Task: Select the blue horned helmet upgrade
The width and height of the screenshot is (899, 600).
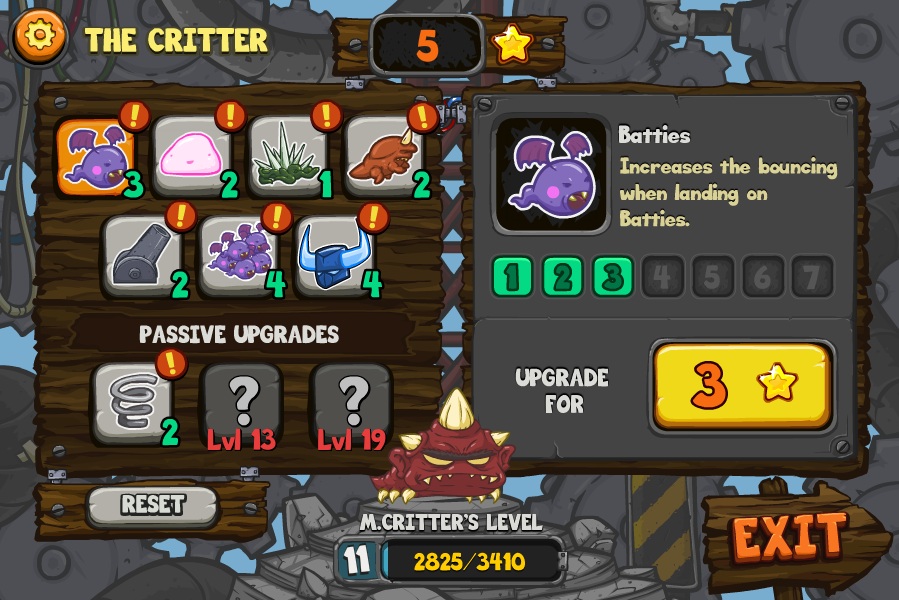Action: (x=335, y=254)
